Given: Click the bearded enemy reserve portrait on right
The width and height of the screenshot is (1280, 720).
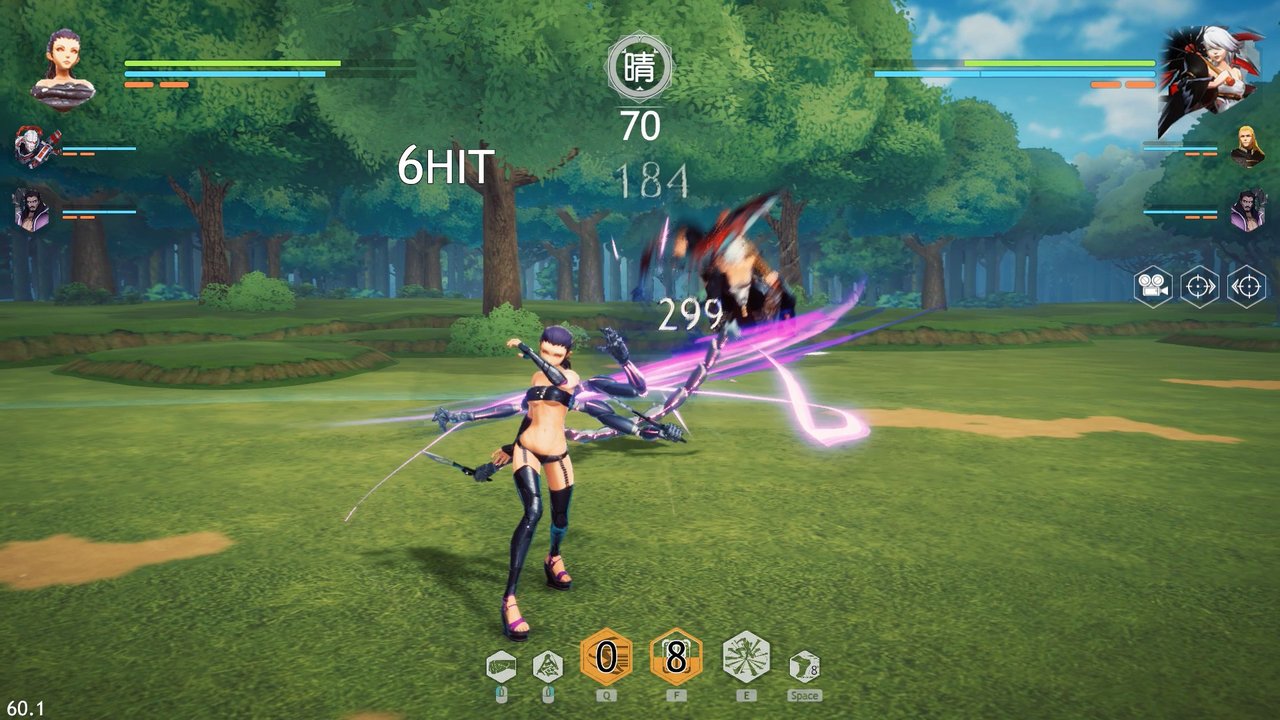Looking at the screenshot, I should click(x=1247, y=210).
